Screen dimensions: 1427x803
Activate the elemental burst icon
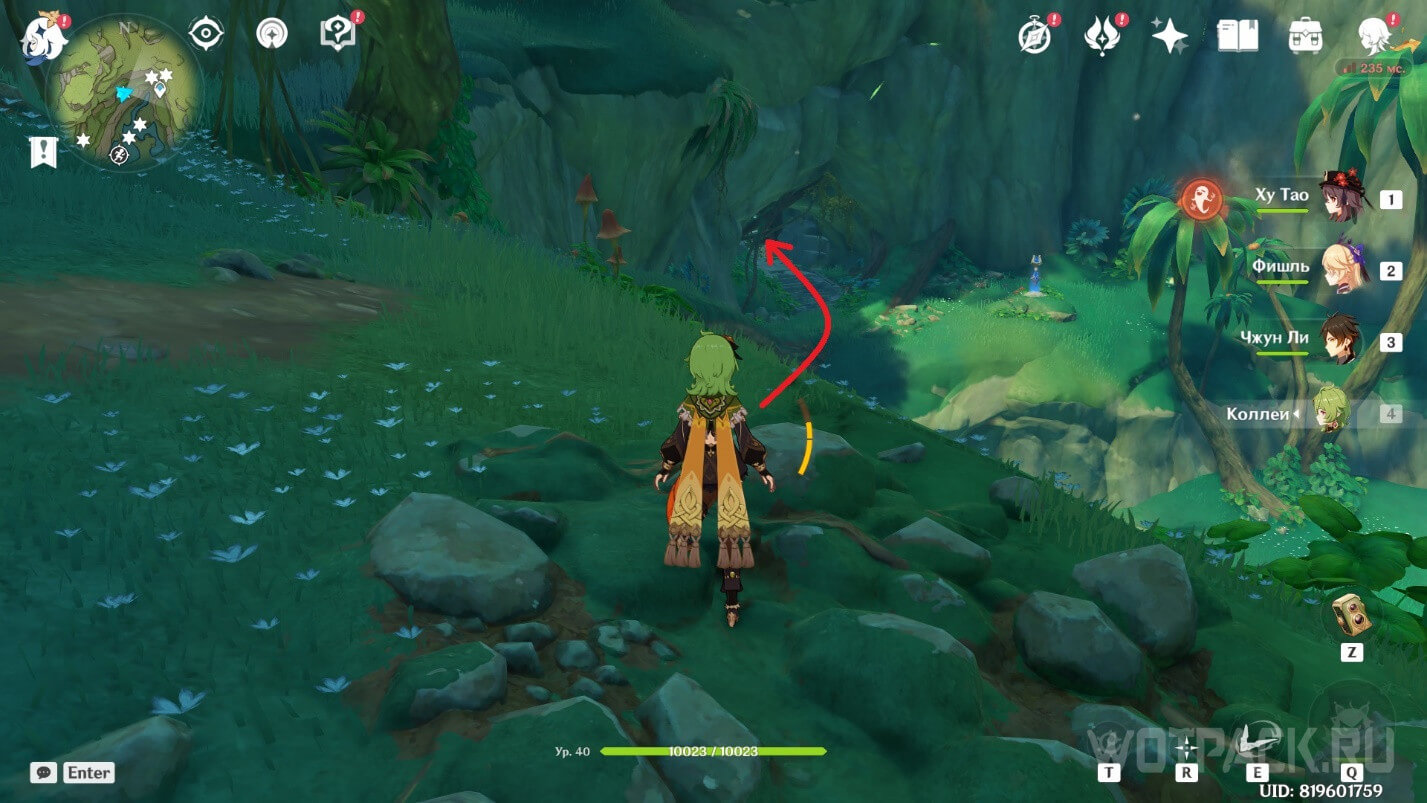(x=1350, y=728)
